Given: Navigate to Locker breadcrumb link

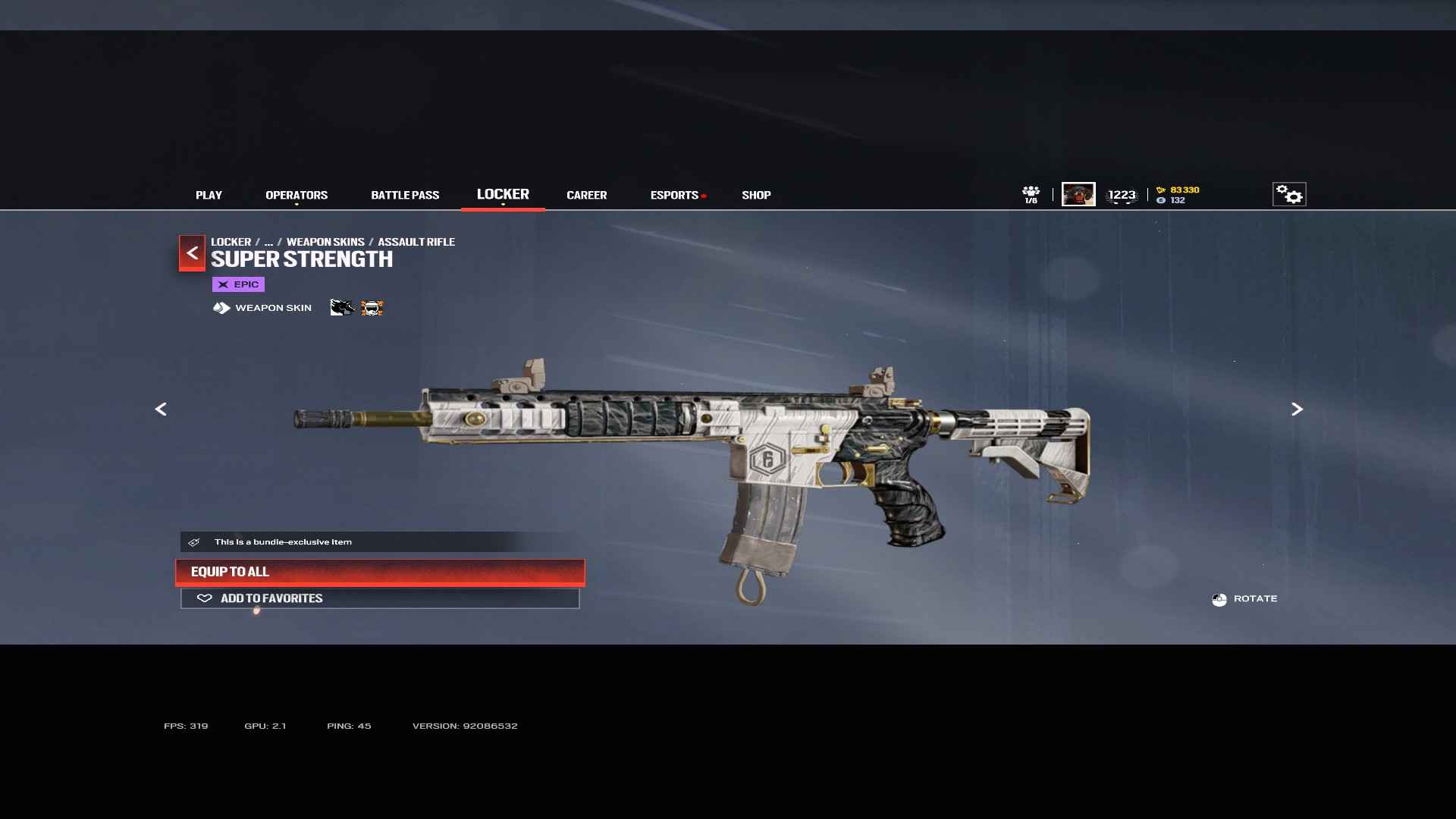Looking at the screenshot, I should (231, 242).
